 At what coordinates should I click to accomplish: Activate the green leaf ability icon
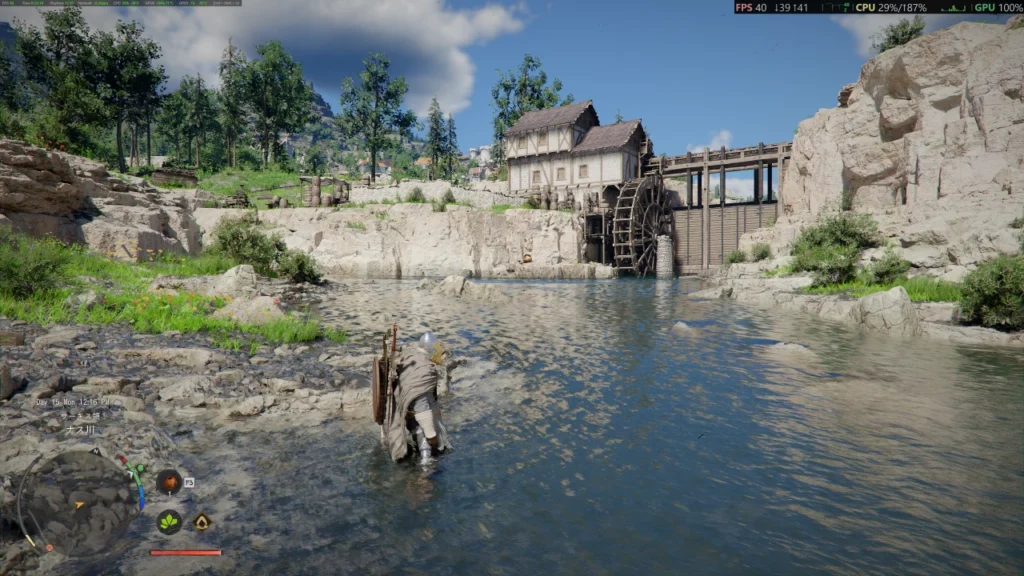[x=169, y=522]
